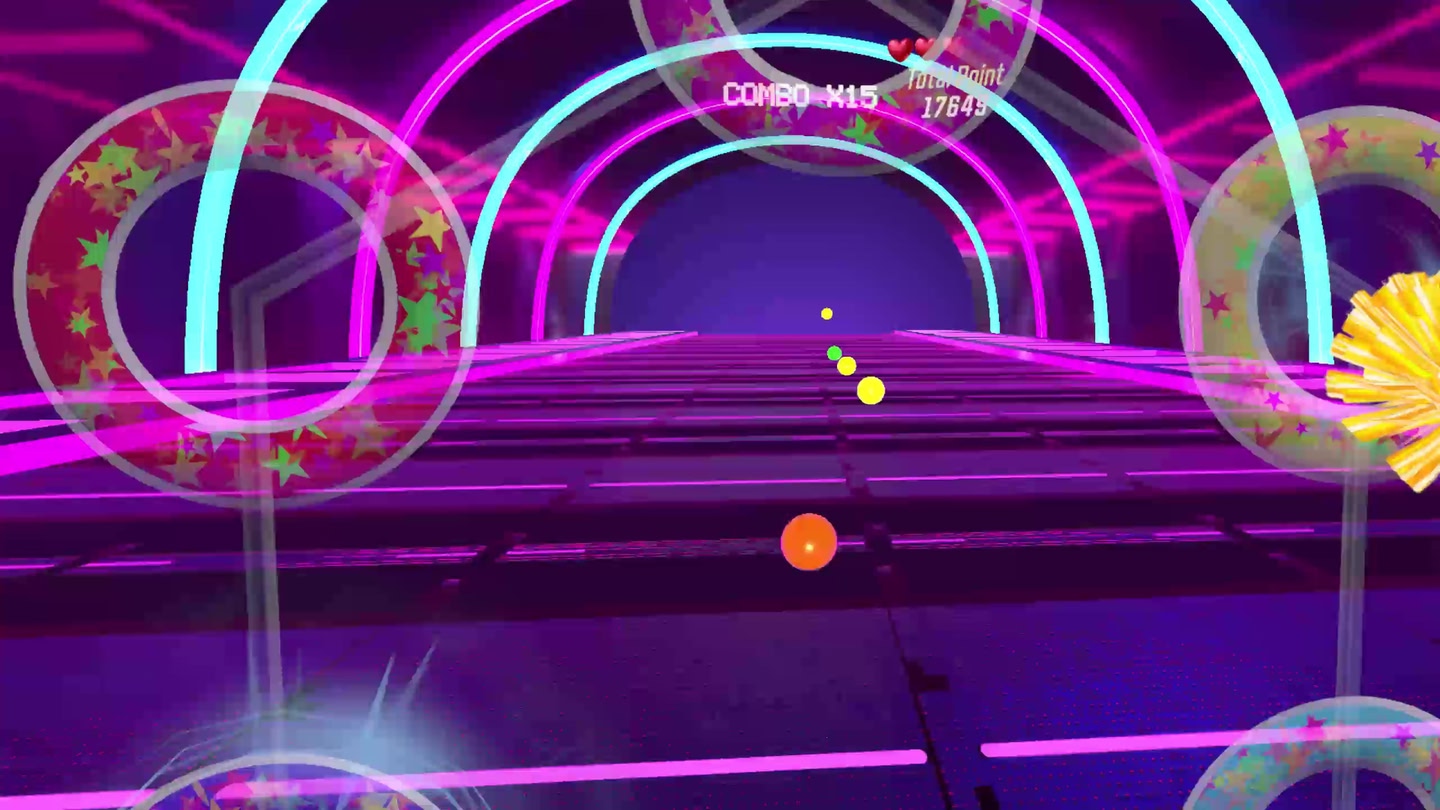Click the distant tiny yellow orb

(825, 312)
